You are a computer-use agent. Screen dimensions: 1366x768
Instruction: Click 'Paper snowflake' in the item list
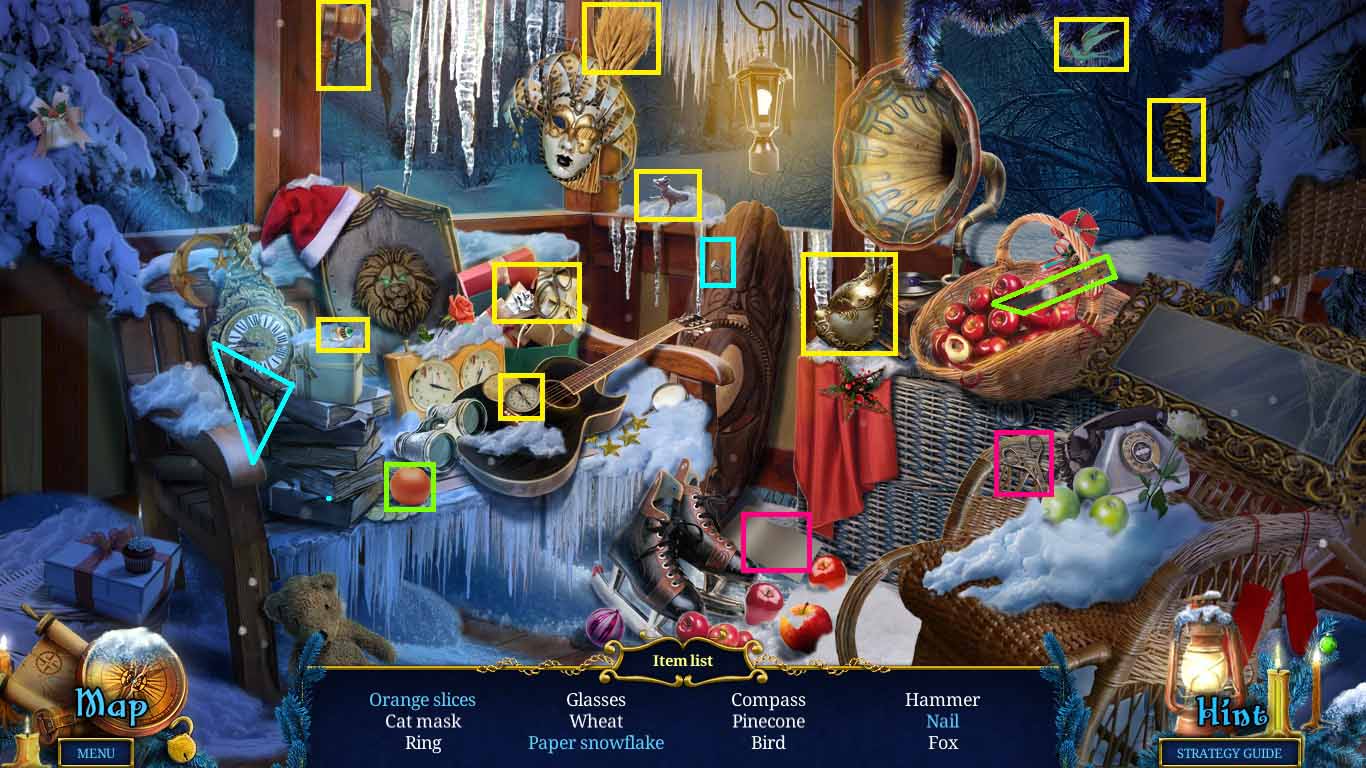596,743
